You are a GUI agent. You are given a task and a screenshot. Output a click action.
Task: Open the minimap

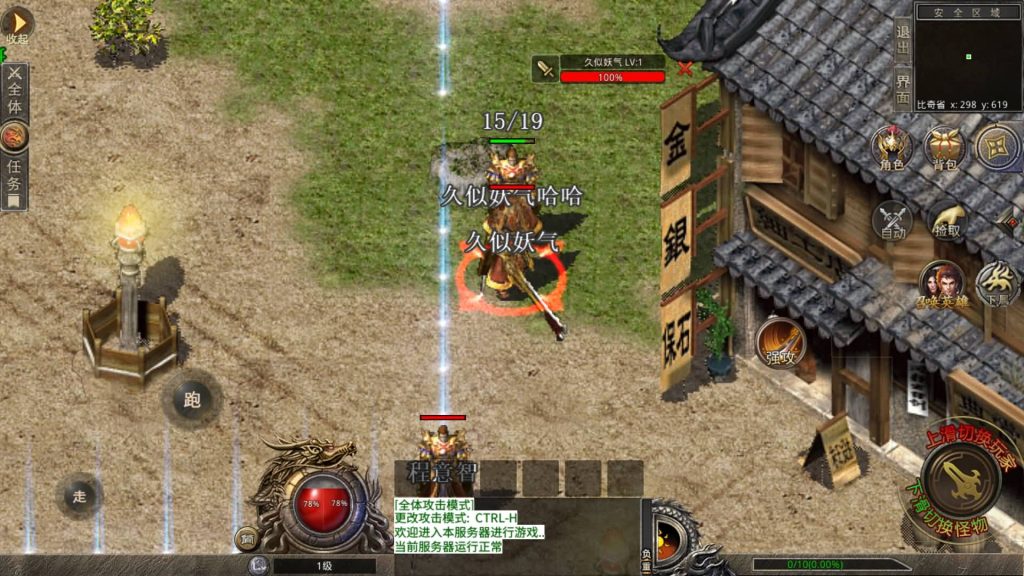tap(967, 56)
